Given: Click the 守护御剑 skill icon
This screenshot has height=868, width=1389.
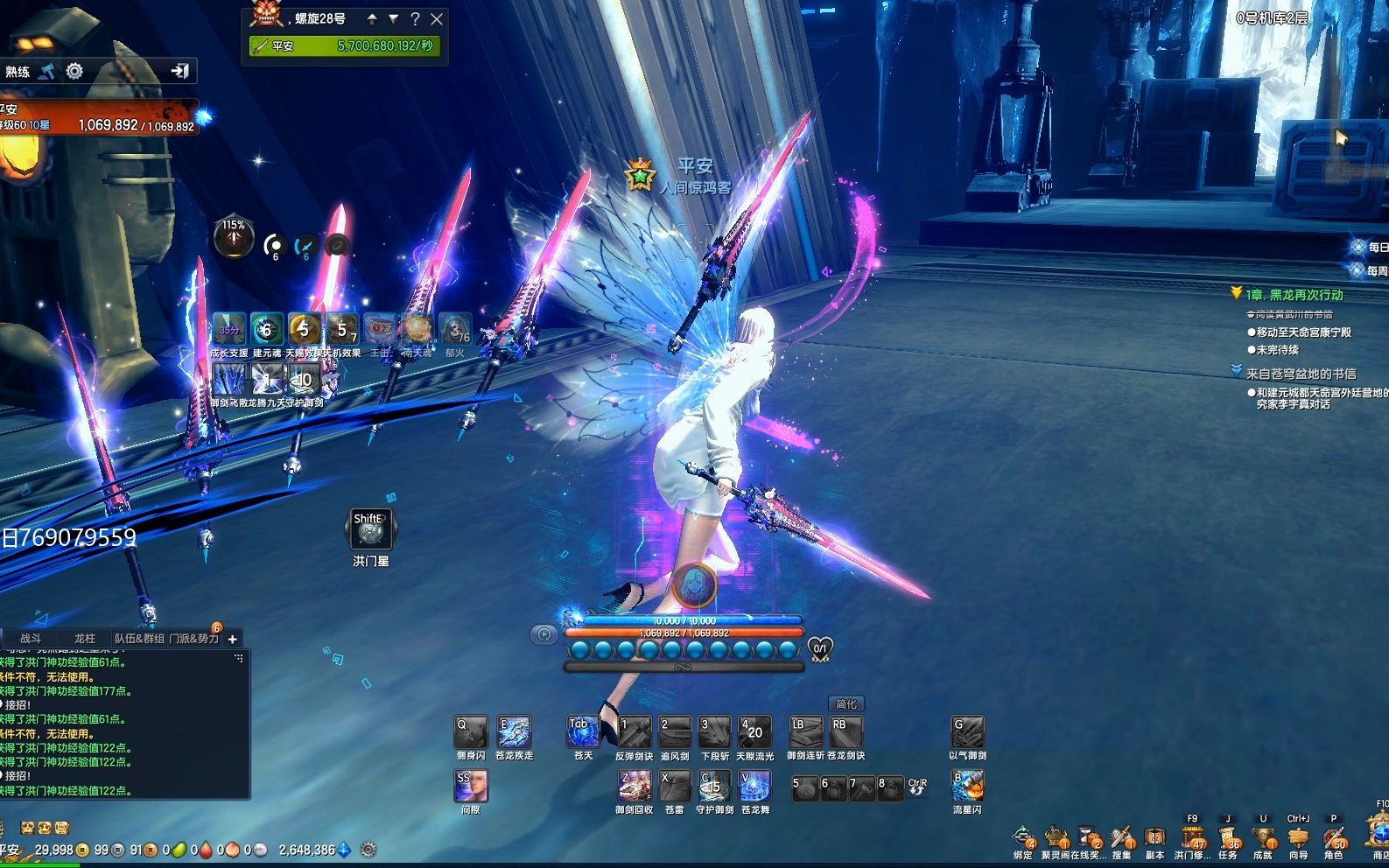Looking at the screenshot, I should point(714,787).
